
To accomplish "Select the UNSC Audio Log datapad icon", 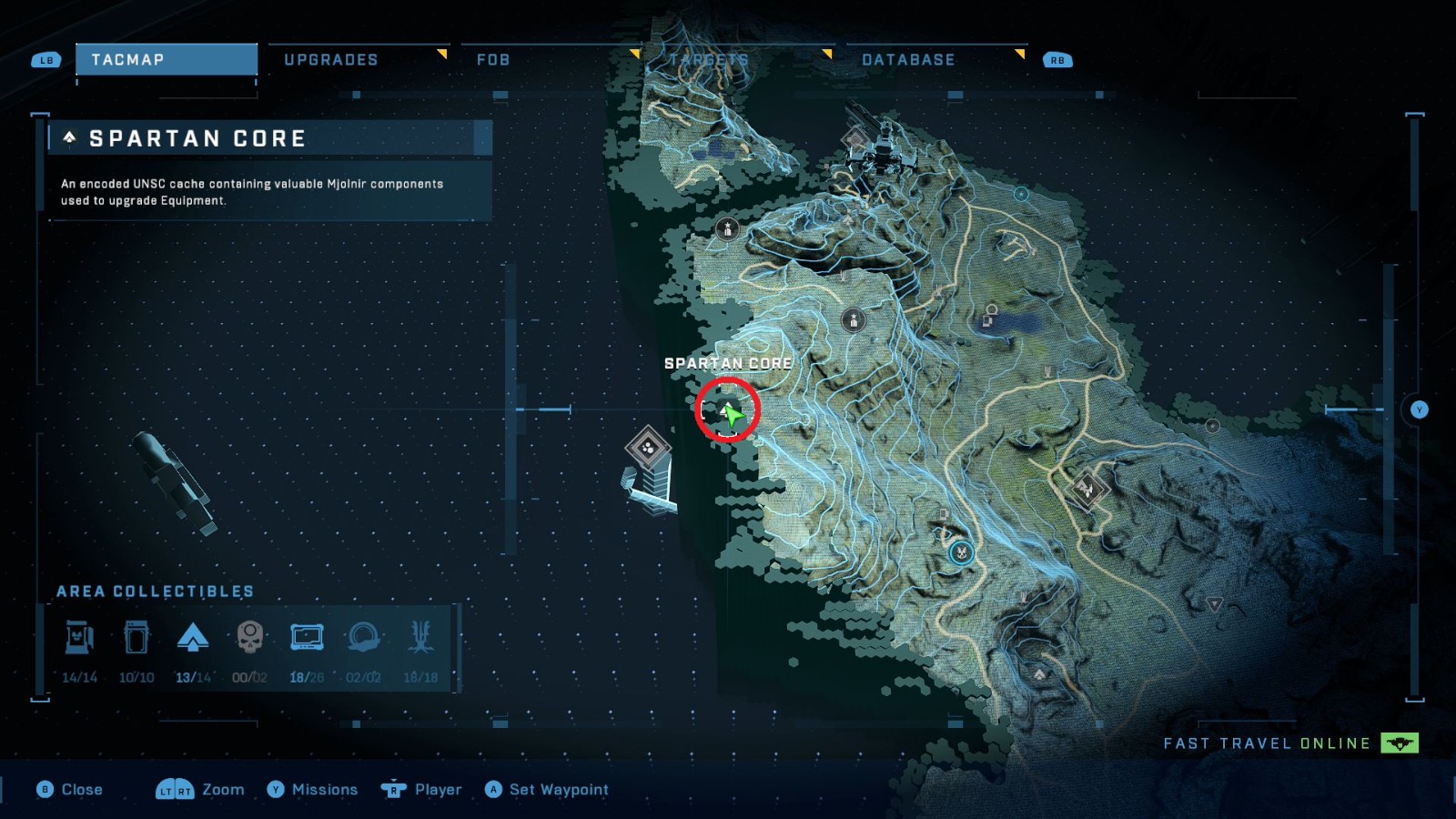I will (307, 637).
